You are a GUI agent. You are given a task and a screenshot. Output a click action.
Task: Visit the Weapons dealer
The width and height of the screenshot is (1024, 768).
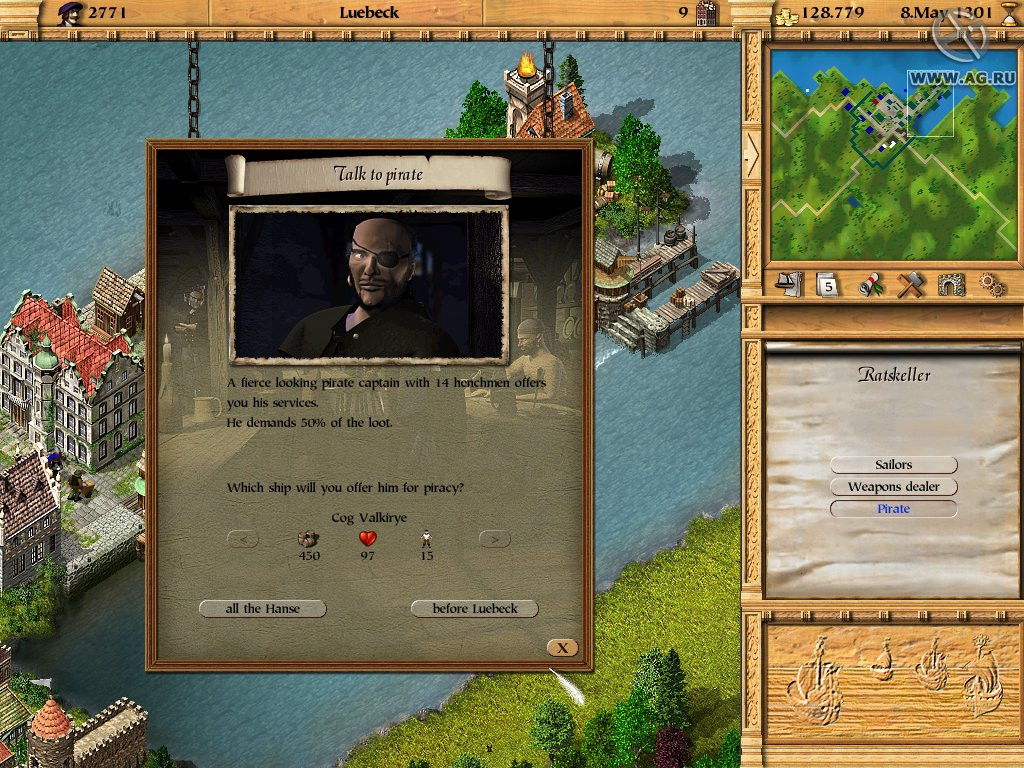(x=894, y=487)
